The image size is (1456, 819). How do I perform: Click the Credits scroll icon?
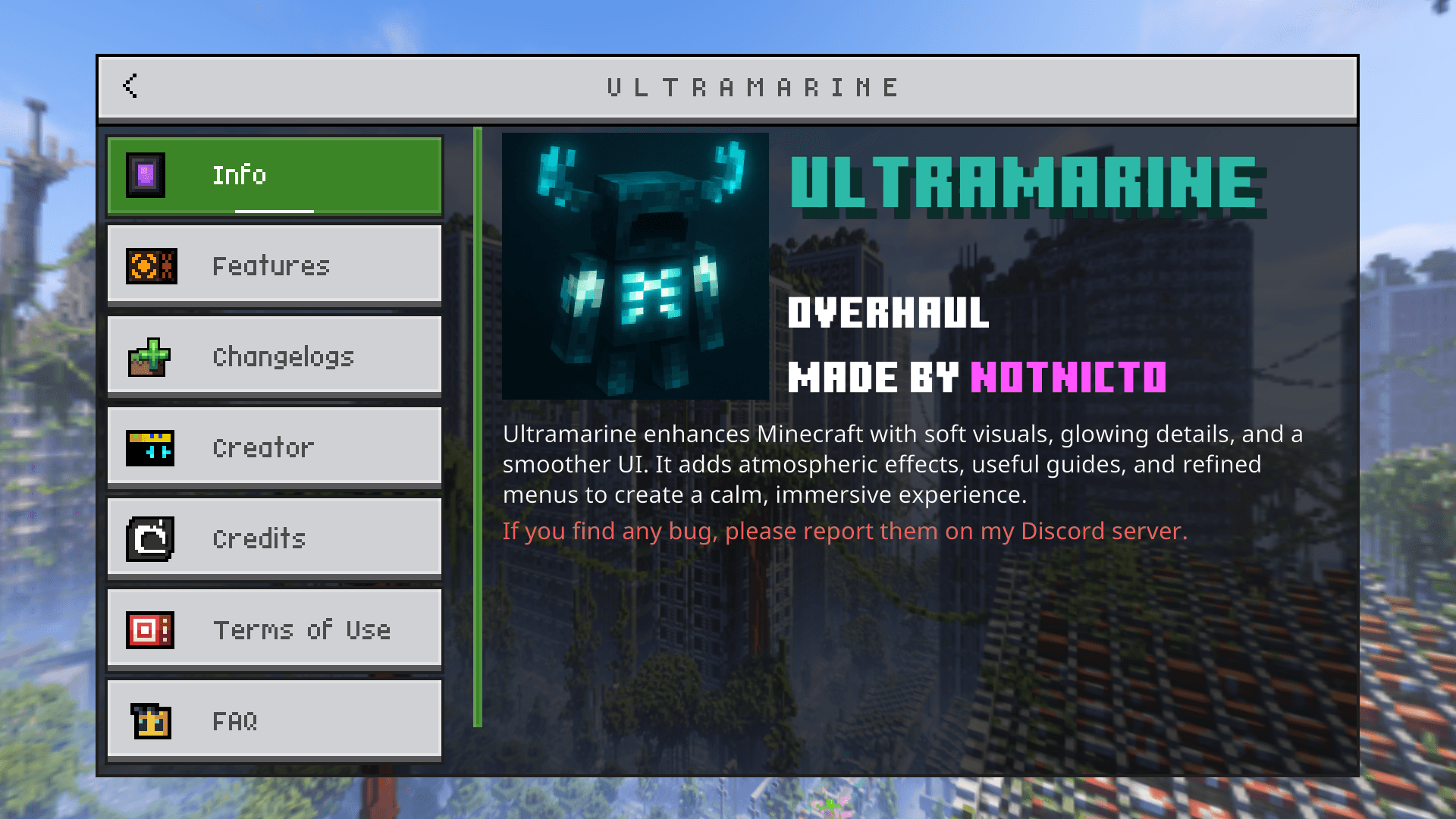[149, 538]
